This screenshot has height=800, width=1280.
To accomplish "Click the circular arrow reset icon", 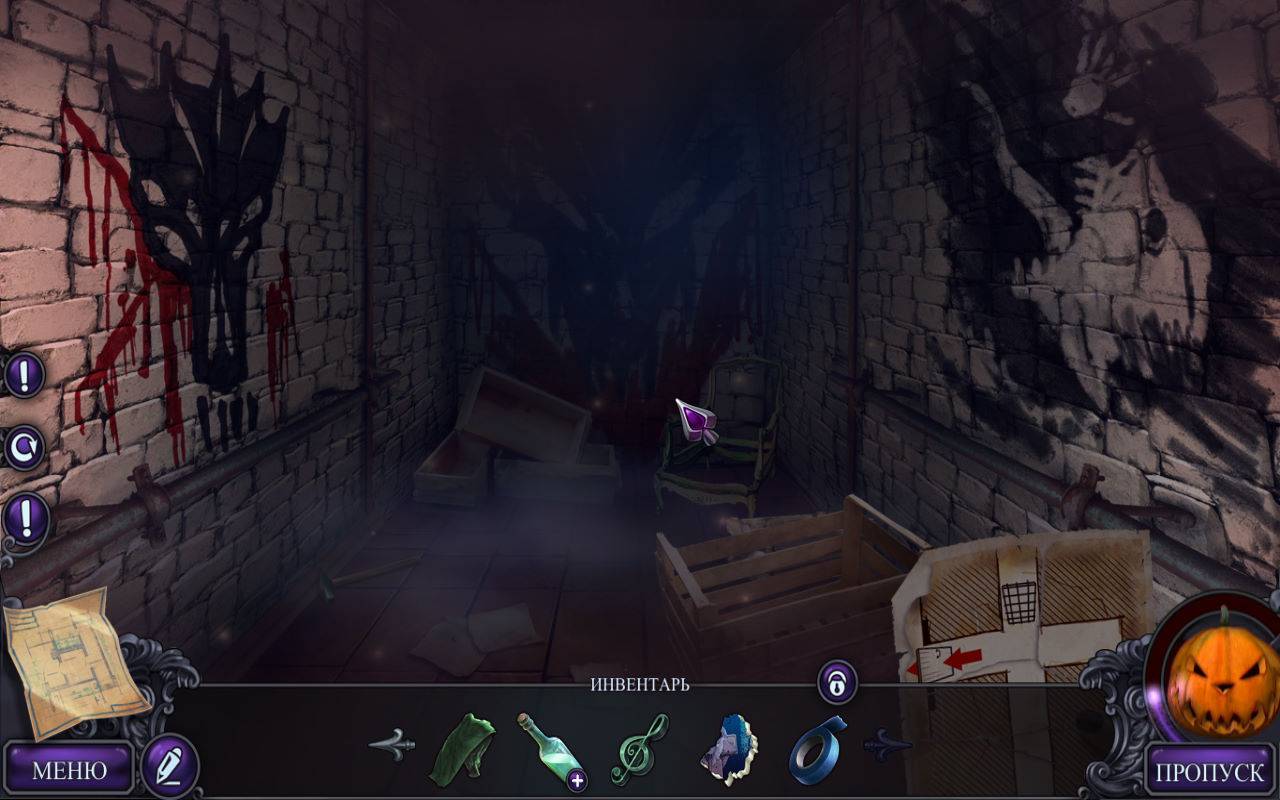I will 24,447.
